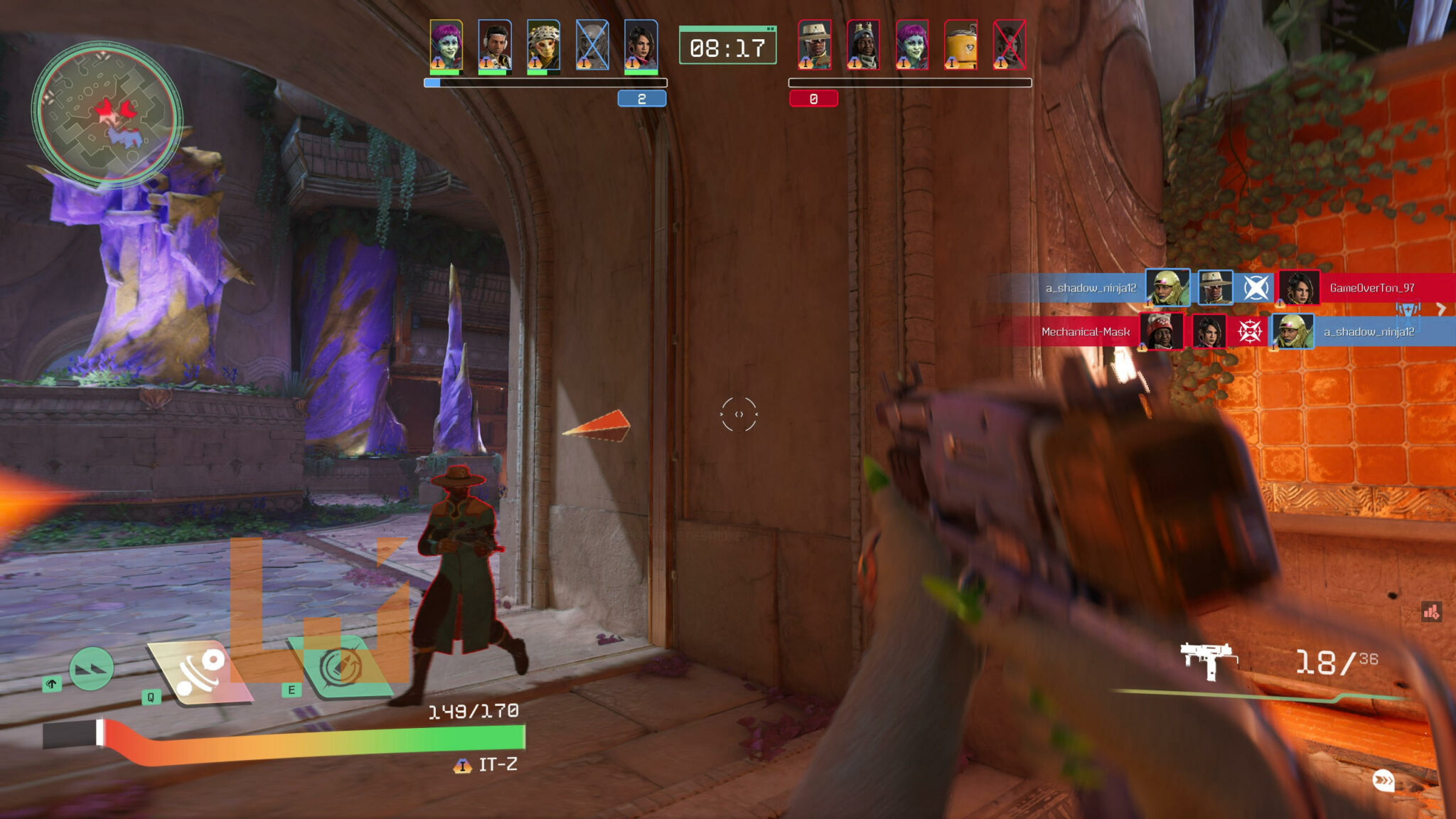This screenshot has width=1456, height=819.
Task: Pick the yellow robot portrait on red team
Action: [960, 45]
